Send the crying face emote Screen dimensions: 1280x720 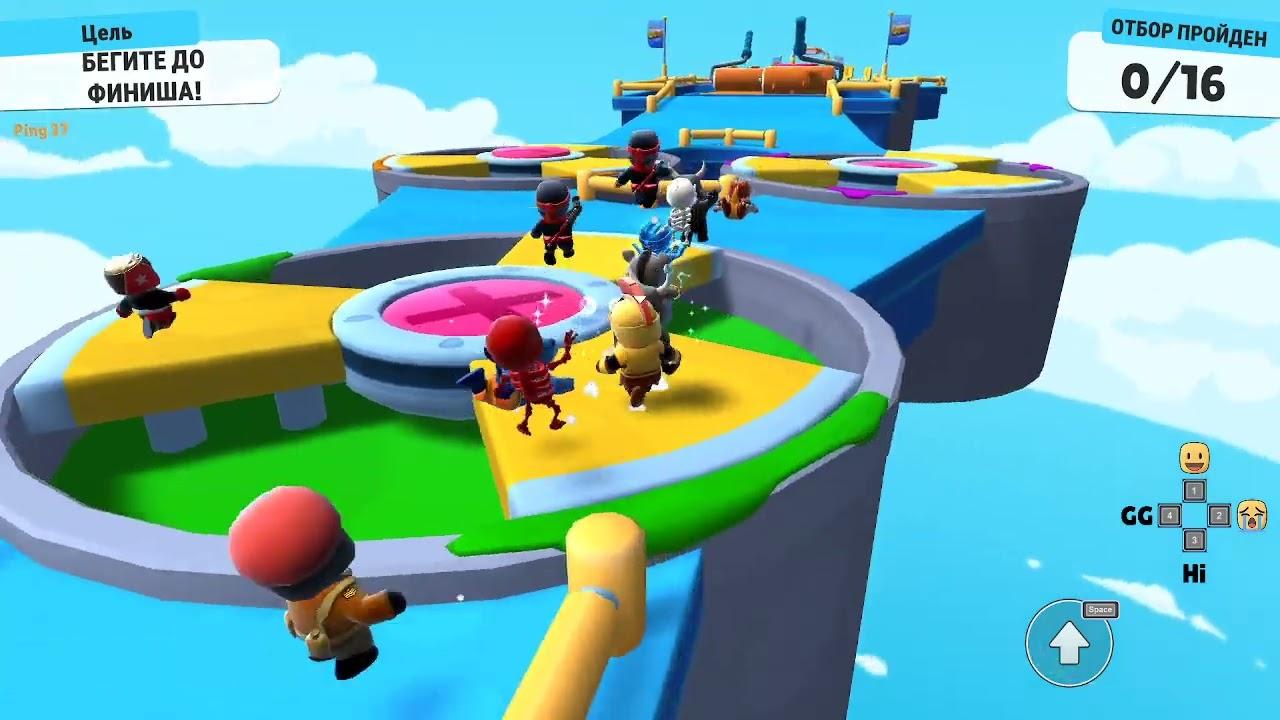pos(1250,515)
